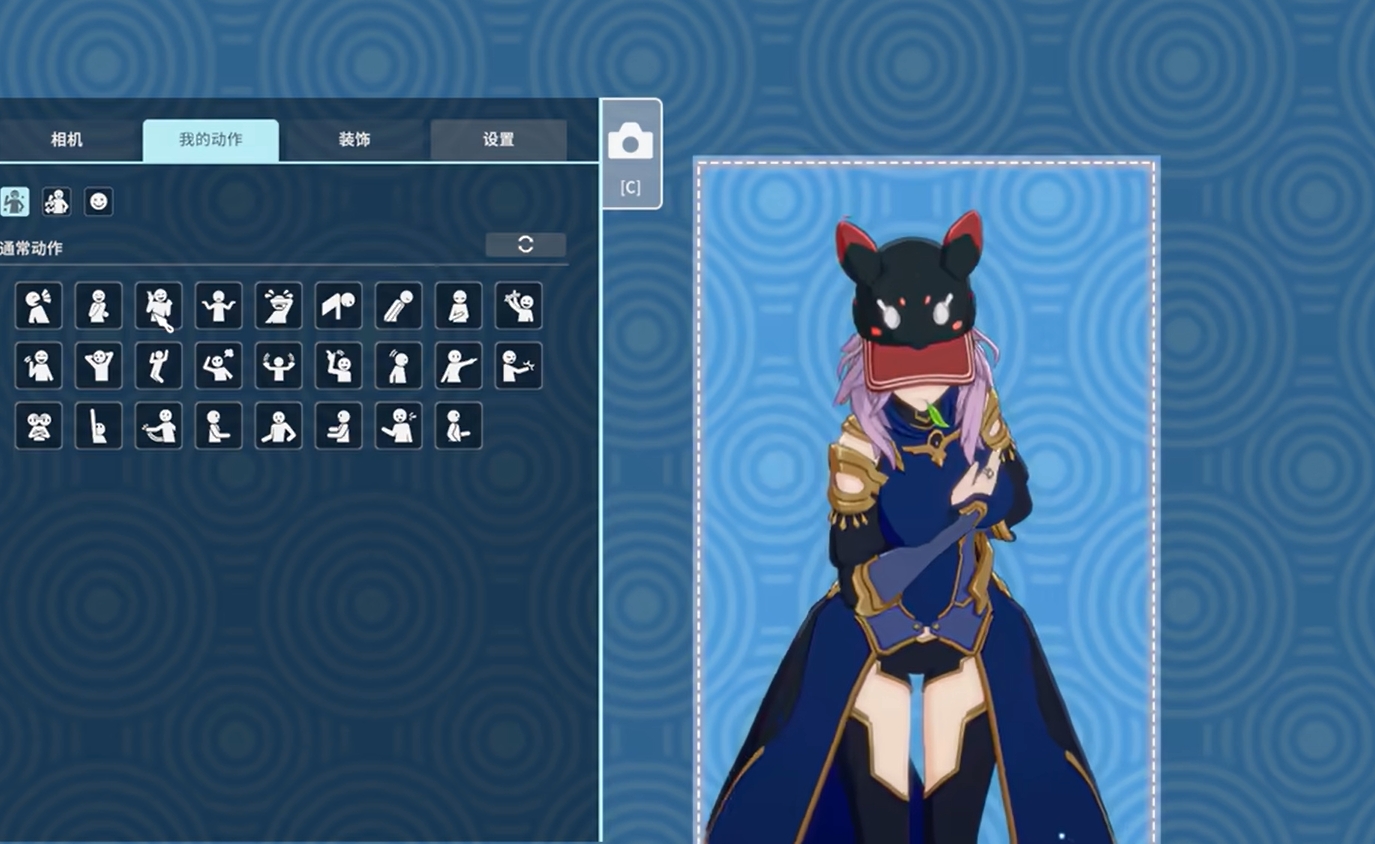
Task: Pick the crying figure emote
Action: tap(279, 306)
